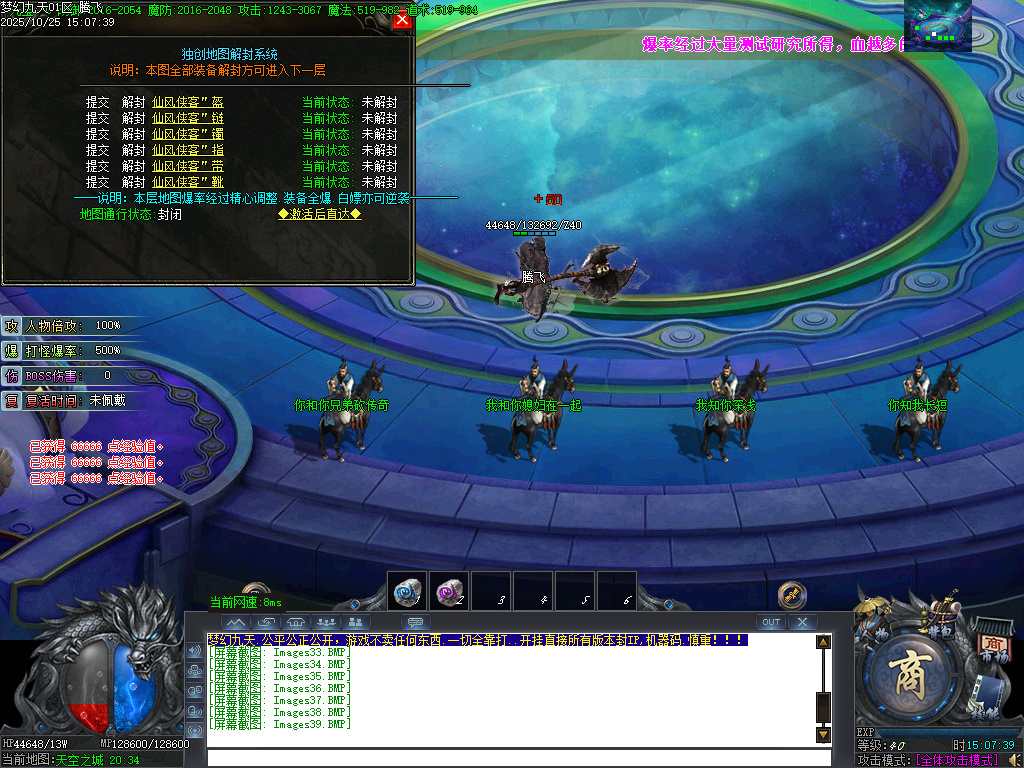Choose the 仙风侠客 链 necklace unseal link
The width and height of the screenshot is (1024, 768).
188,118
